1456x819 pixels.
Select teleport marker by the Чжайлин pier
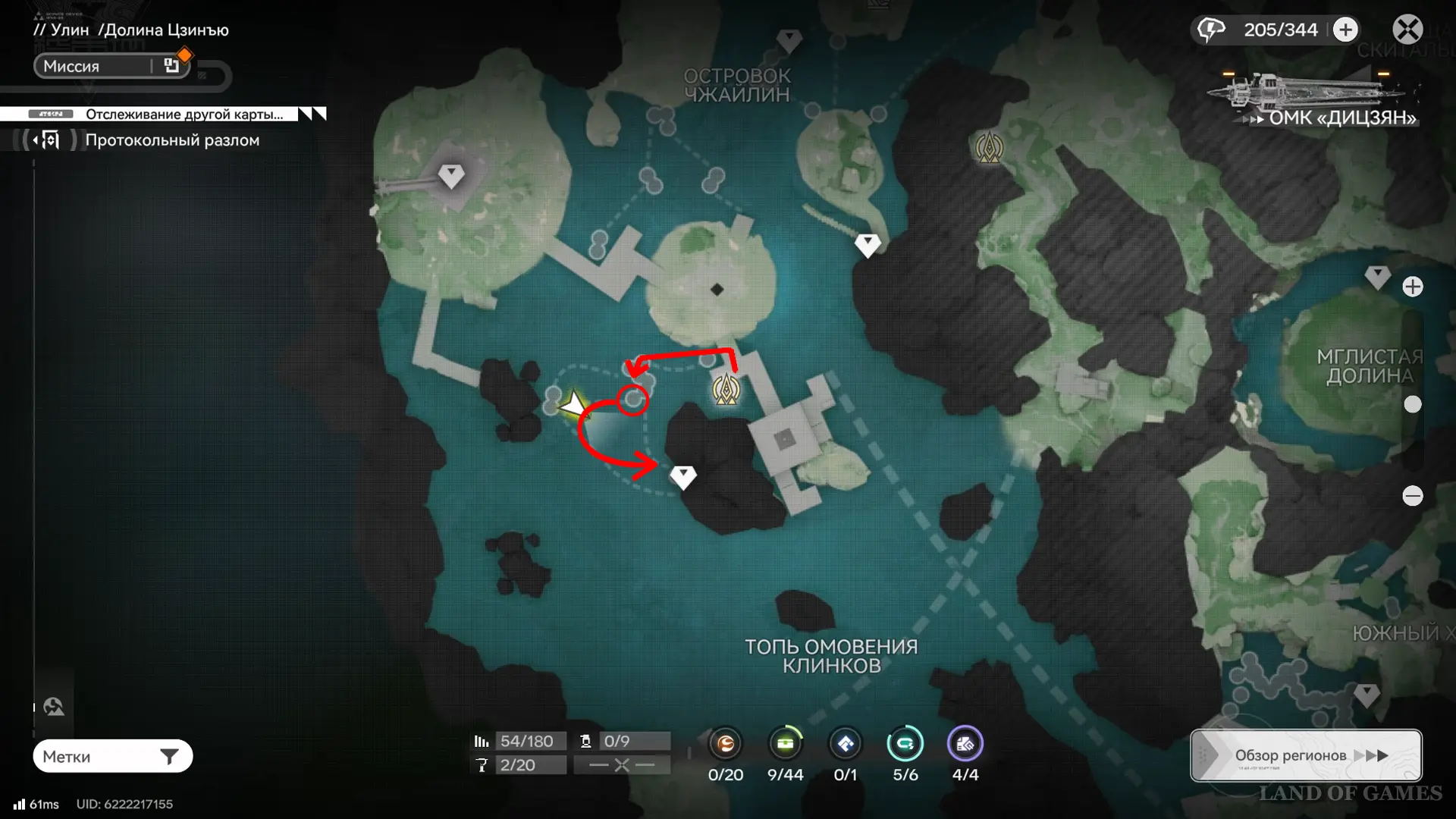(x=868, y=244)
